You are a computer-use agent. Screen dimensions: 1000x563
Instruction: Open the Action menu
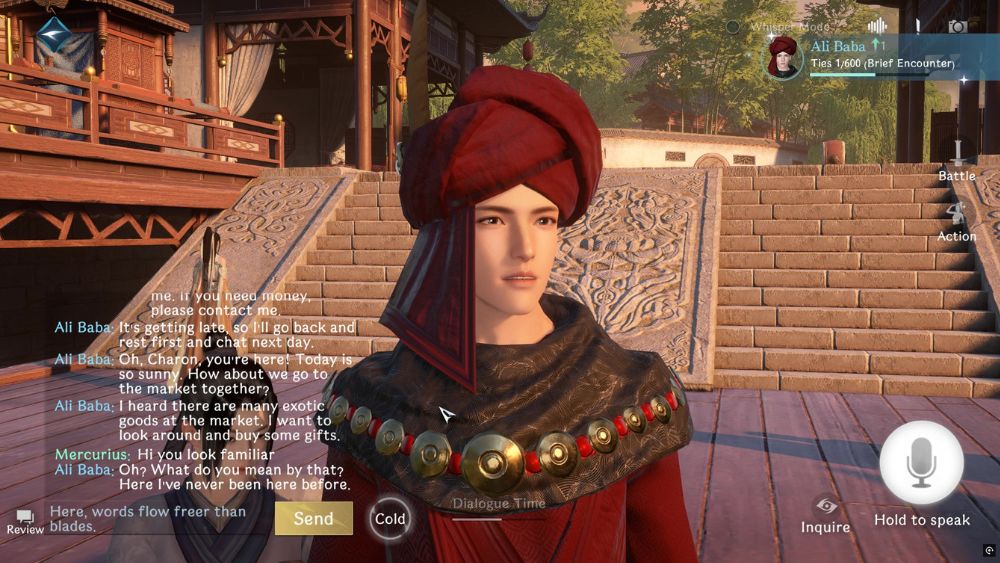tap(957, 220)
